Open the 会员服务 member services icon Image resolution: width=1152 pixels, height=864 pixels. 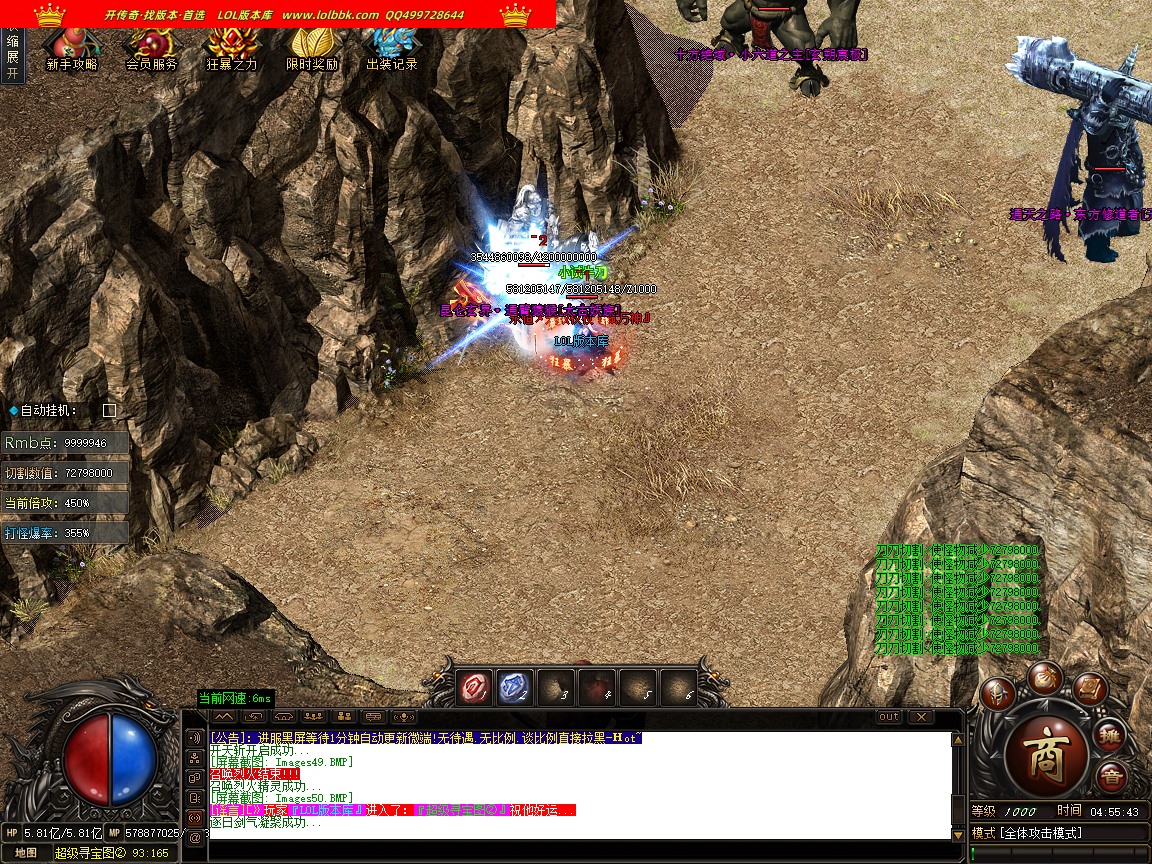151,50
